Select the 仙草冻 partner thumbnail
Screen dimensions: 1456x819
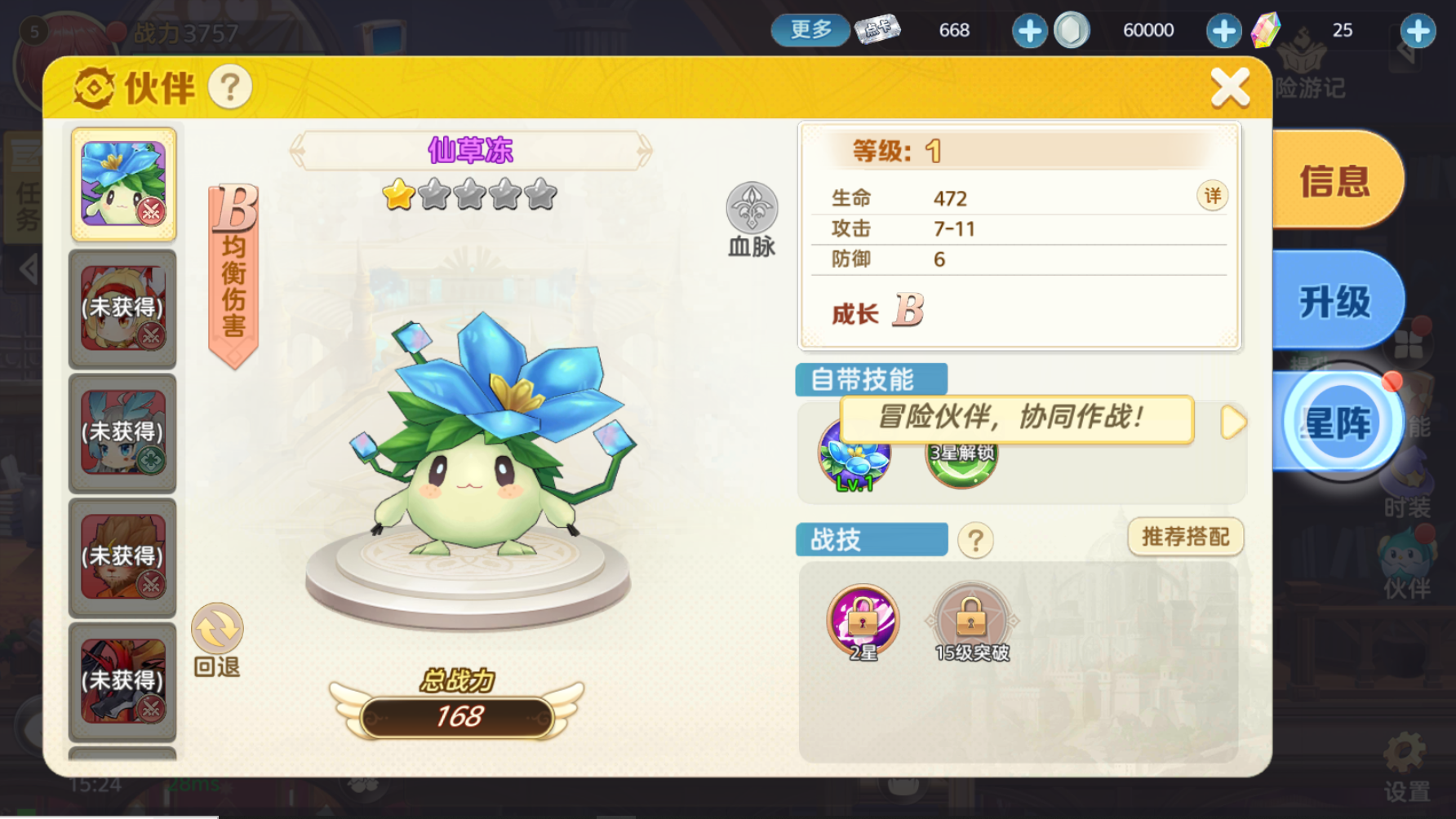pyautogui.click(x=122, y=184)
